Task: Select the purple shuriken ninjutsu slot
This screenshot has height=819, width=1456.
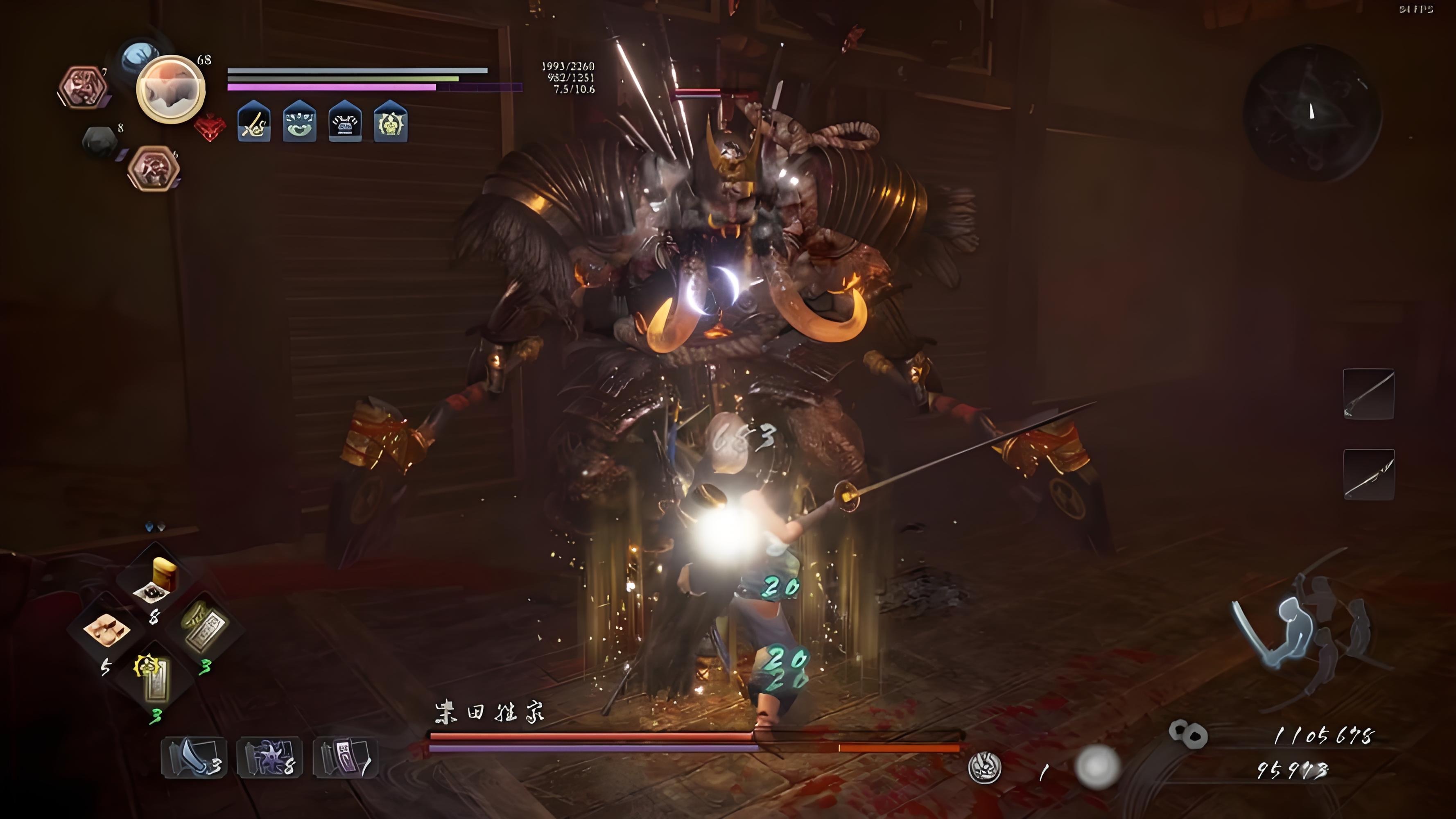Action: coord(269,758)
